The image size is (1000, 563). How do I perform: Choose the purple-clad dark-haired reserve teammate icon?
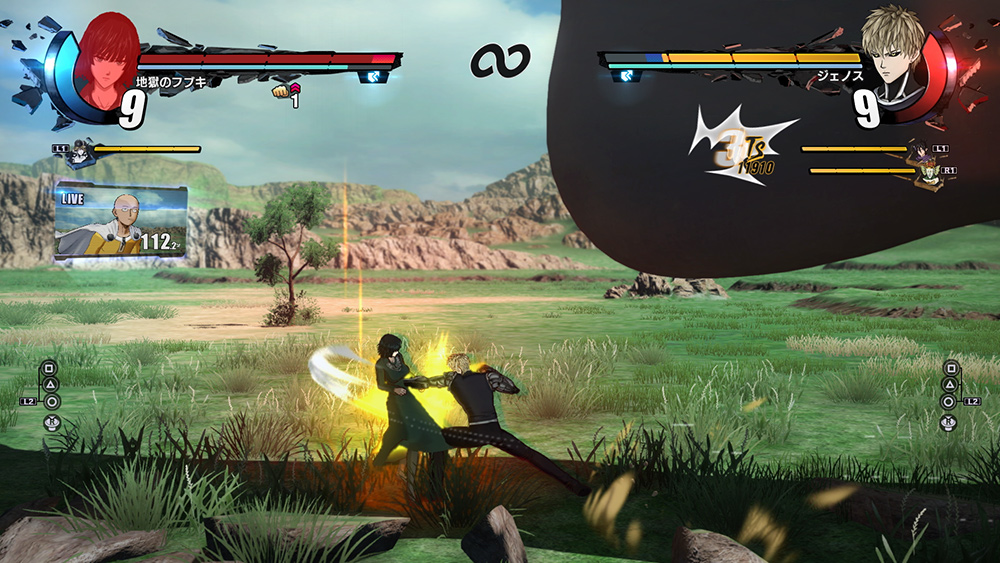918,154
